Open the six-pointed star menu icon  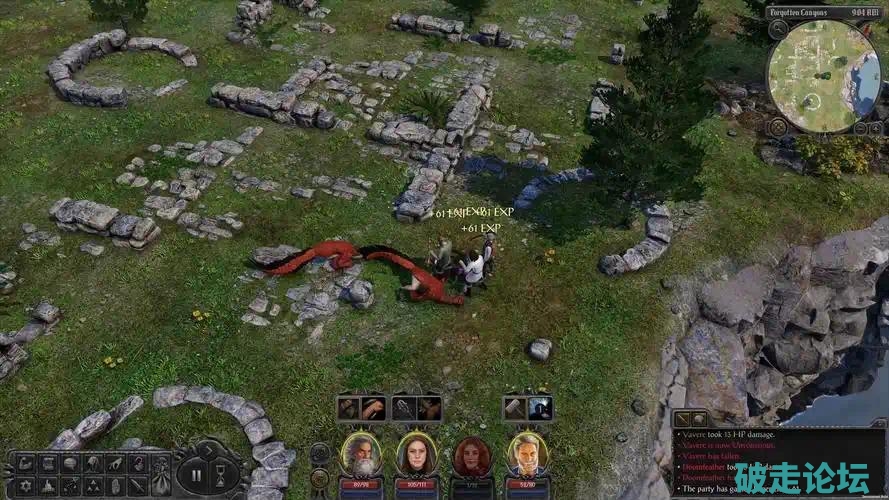26,485
